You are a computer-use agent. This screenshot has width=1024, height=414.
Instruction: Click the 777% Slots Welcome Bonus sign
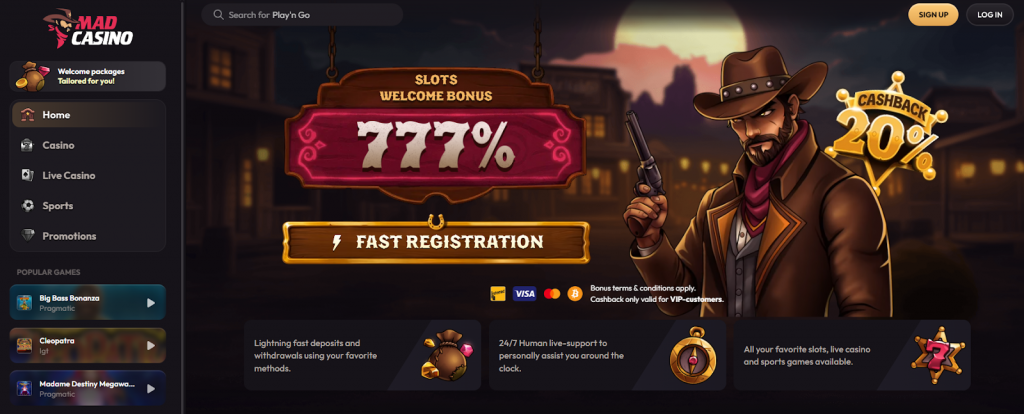click(x=435, y=137)
